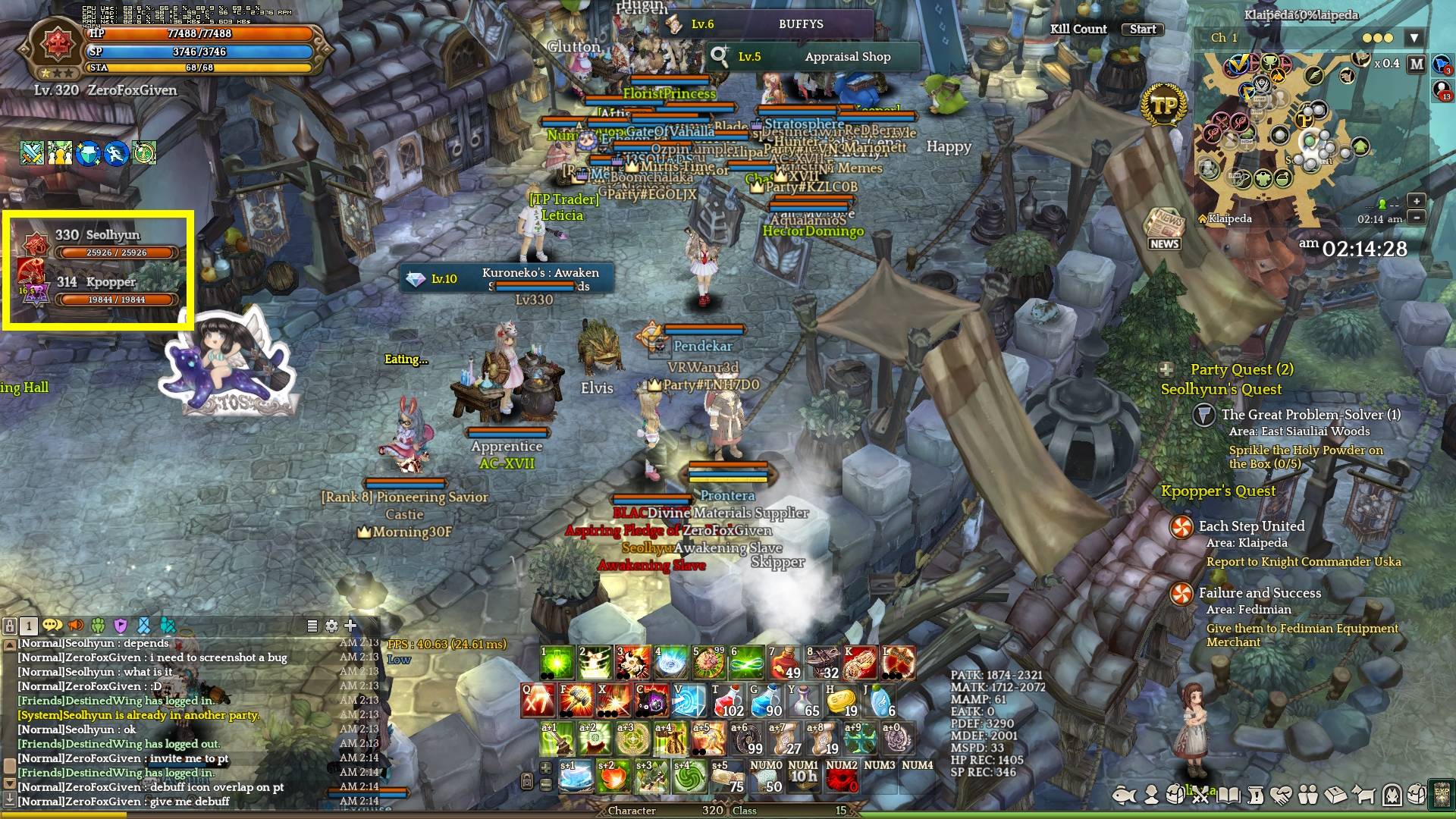This screenshot has height=819, width=1456.
Task: Select the fishing icon on the bottom toolbar
Action: [x=1123, y=795]
